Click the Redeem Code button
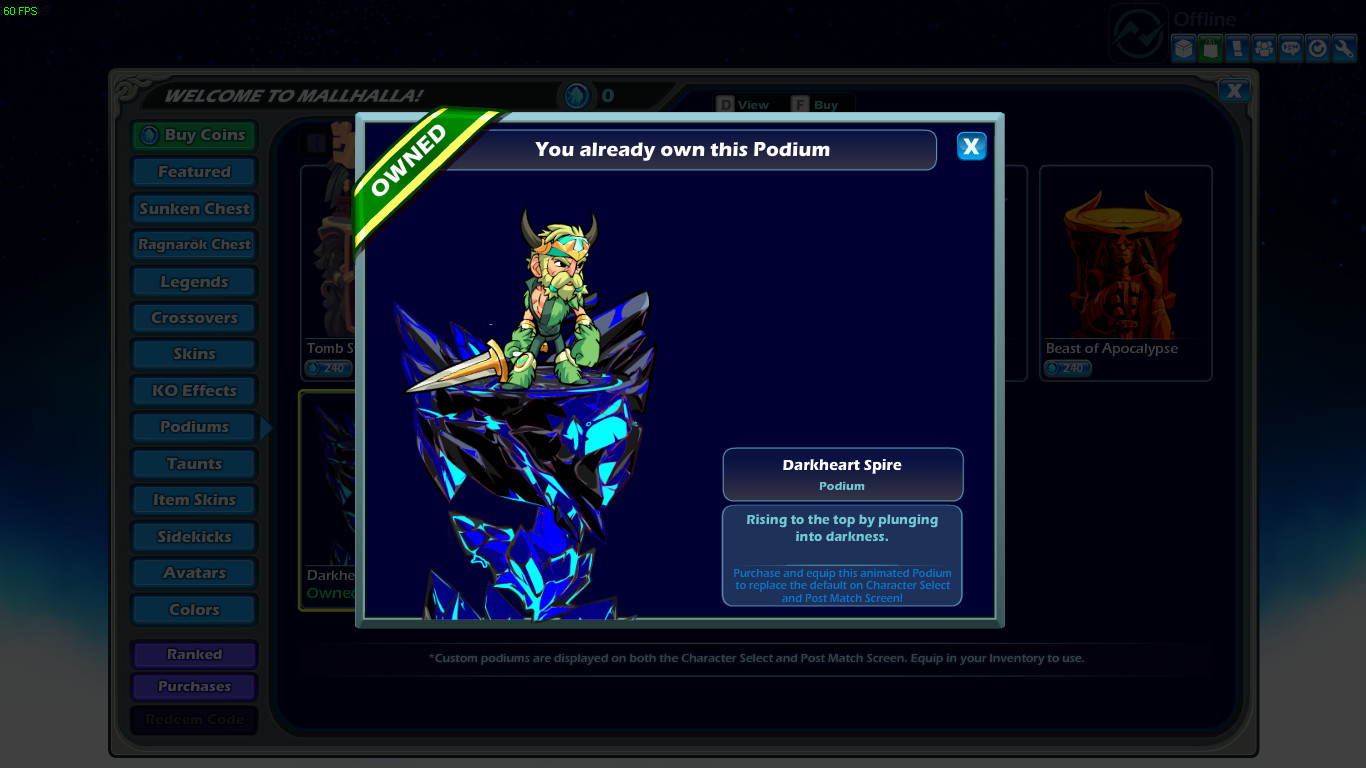The width and height of the screenshot is (1366, 768). click(193, 719)
